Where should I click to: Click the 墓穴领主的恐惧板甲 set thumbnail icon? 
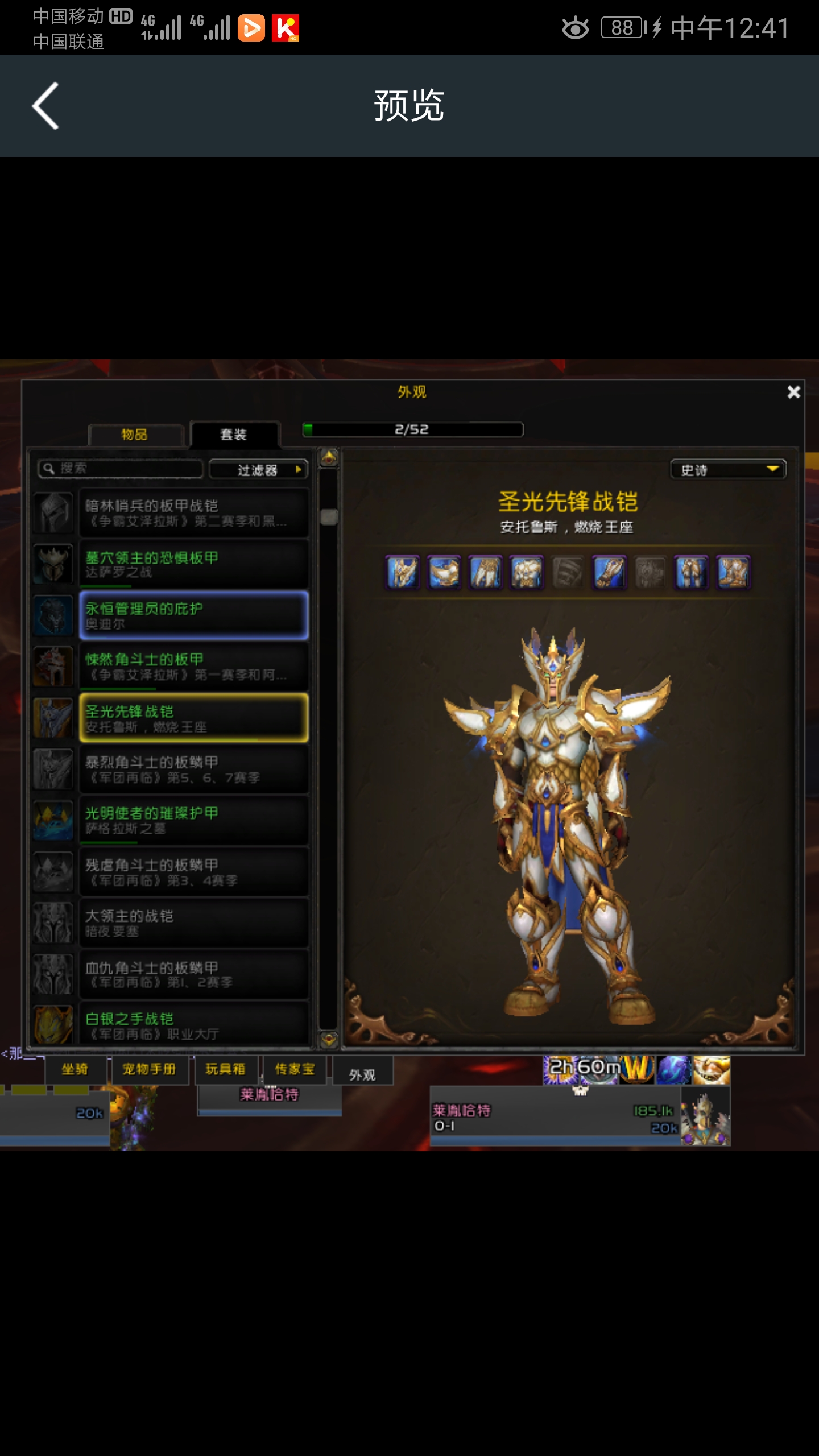click(x=53, y=564)
